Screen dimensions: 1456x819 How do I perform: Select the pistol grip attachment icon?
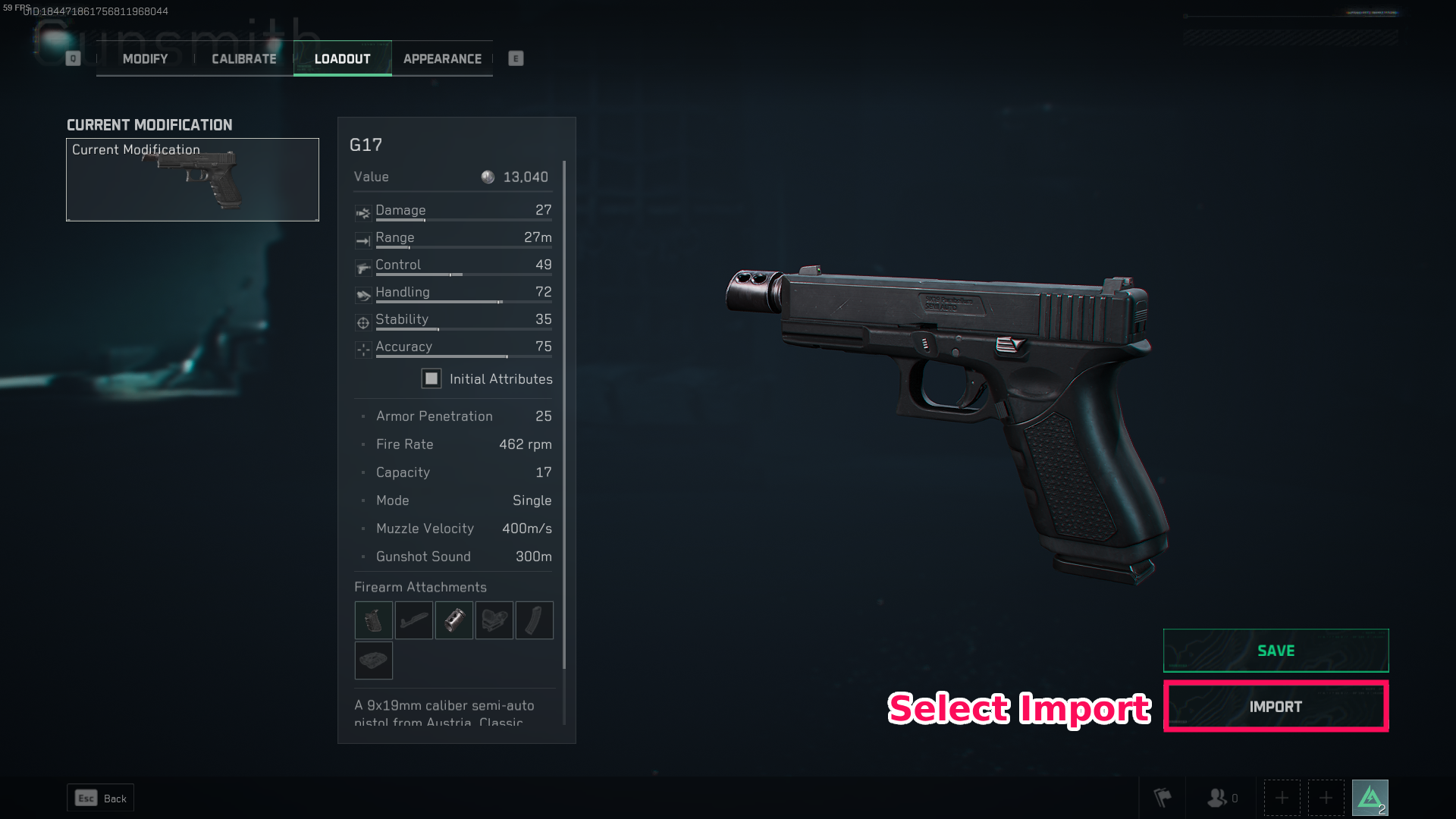[x=373, y=620]
